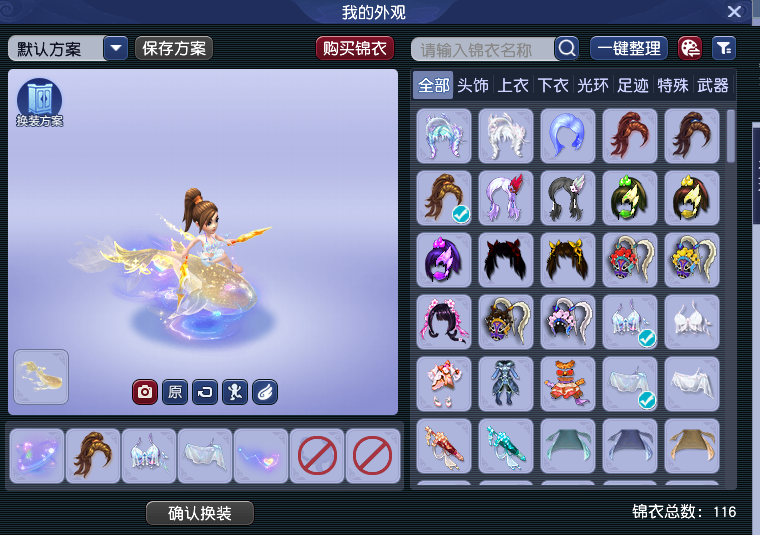Viewport: 760px width, 535px height.
Task: Open the outfit filter funnel
Action: coord(723,48)
